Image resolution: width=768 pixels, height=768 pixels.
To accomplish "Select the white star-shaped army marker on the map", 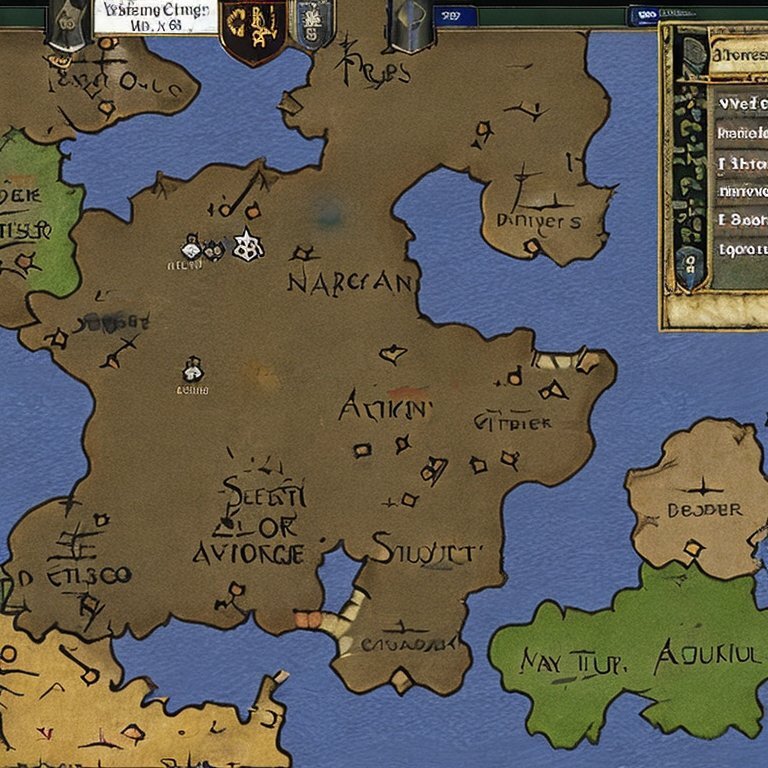I will pyautogui.click(x=246, y=245).
